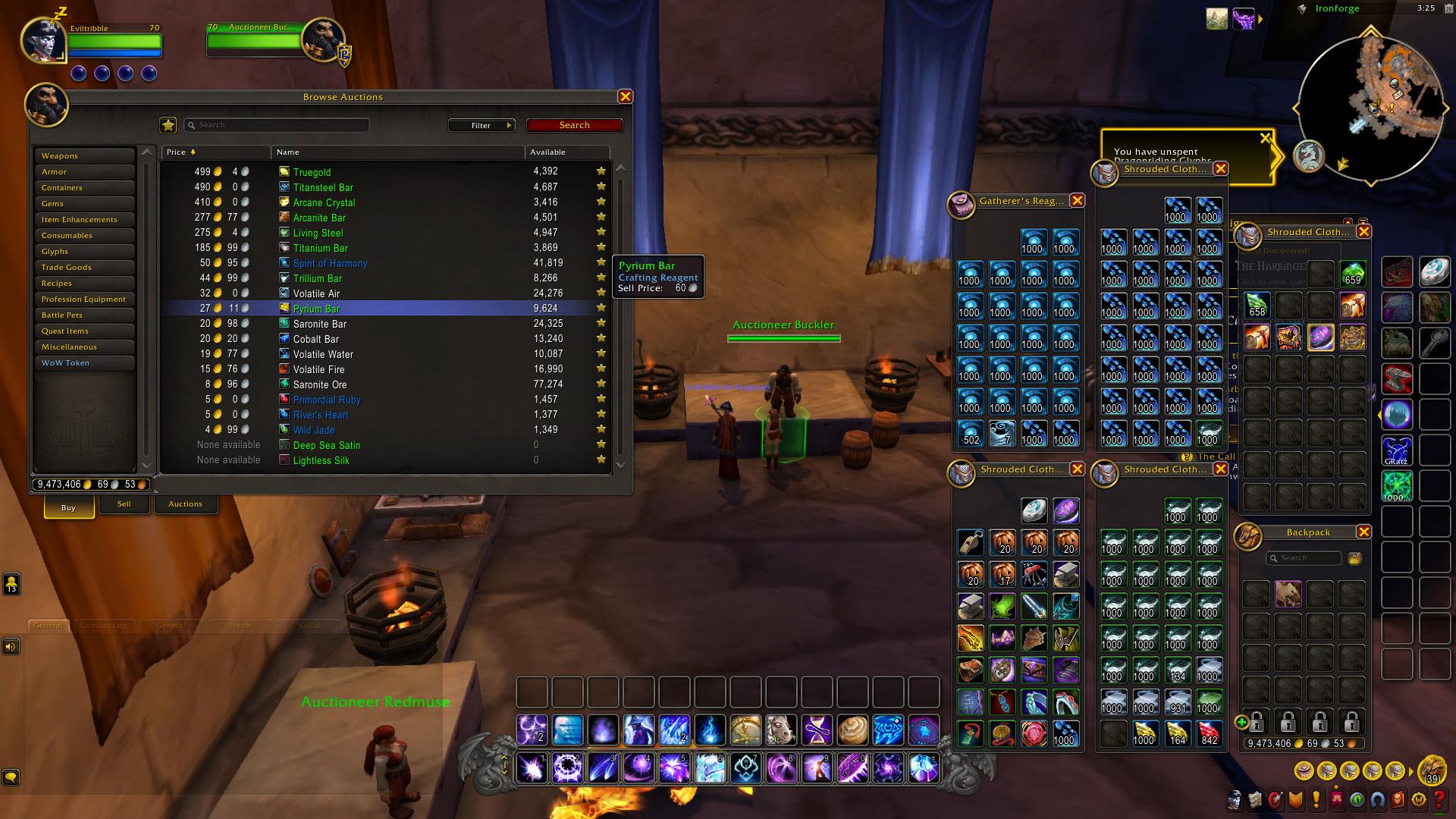Switch to the Sell tab

[124, 504]
